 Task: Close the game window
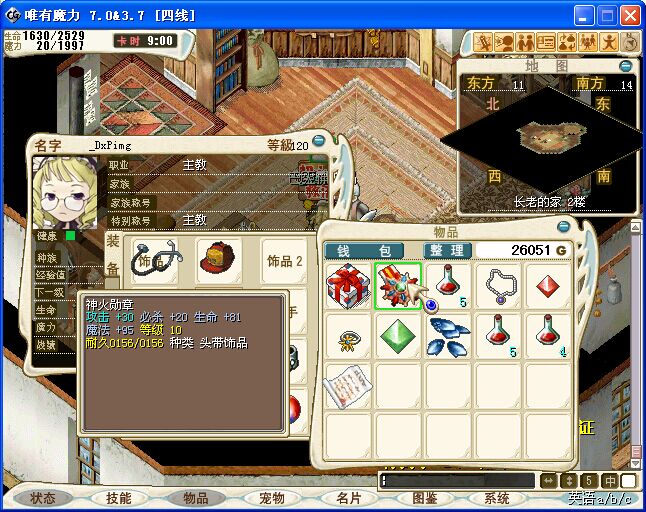coord(630,16)
